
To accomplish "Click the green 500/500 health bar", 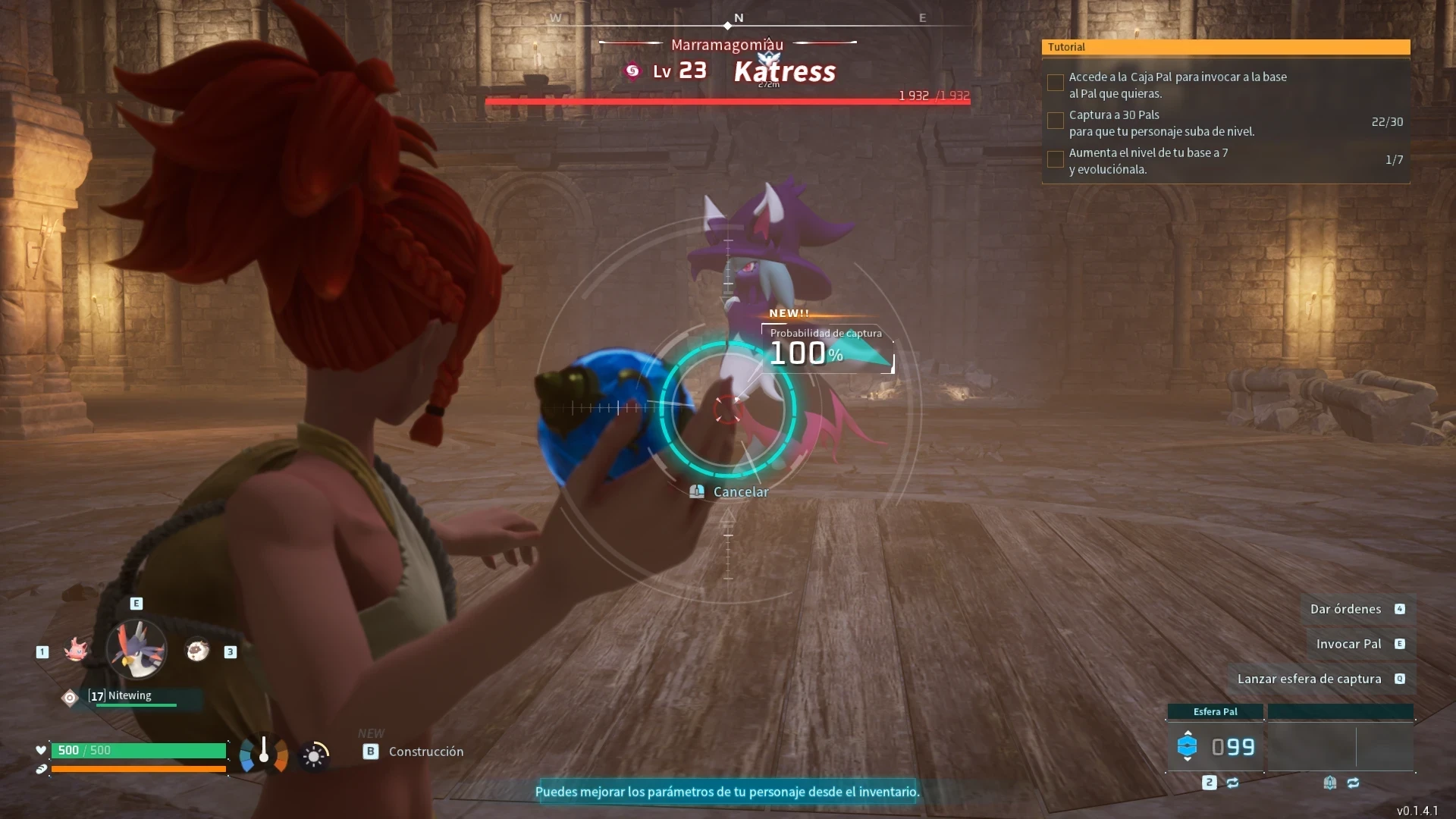I will pyautogui.click(x=139, y=750).
